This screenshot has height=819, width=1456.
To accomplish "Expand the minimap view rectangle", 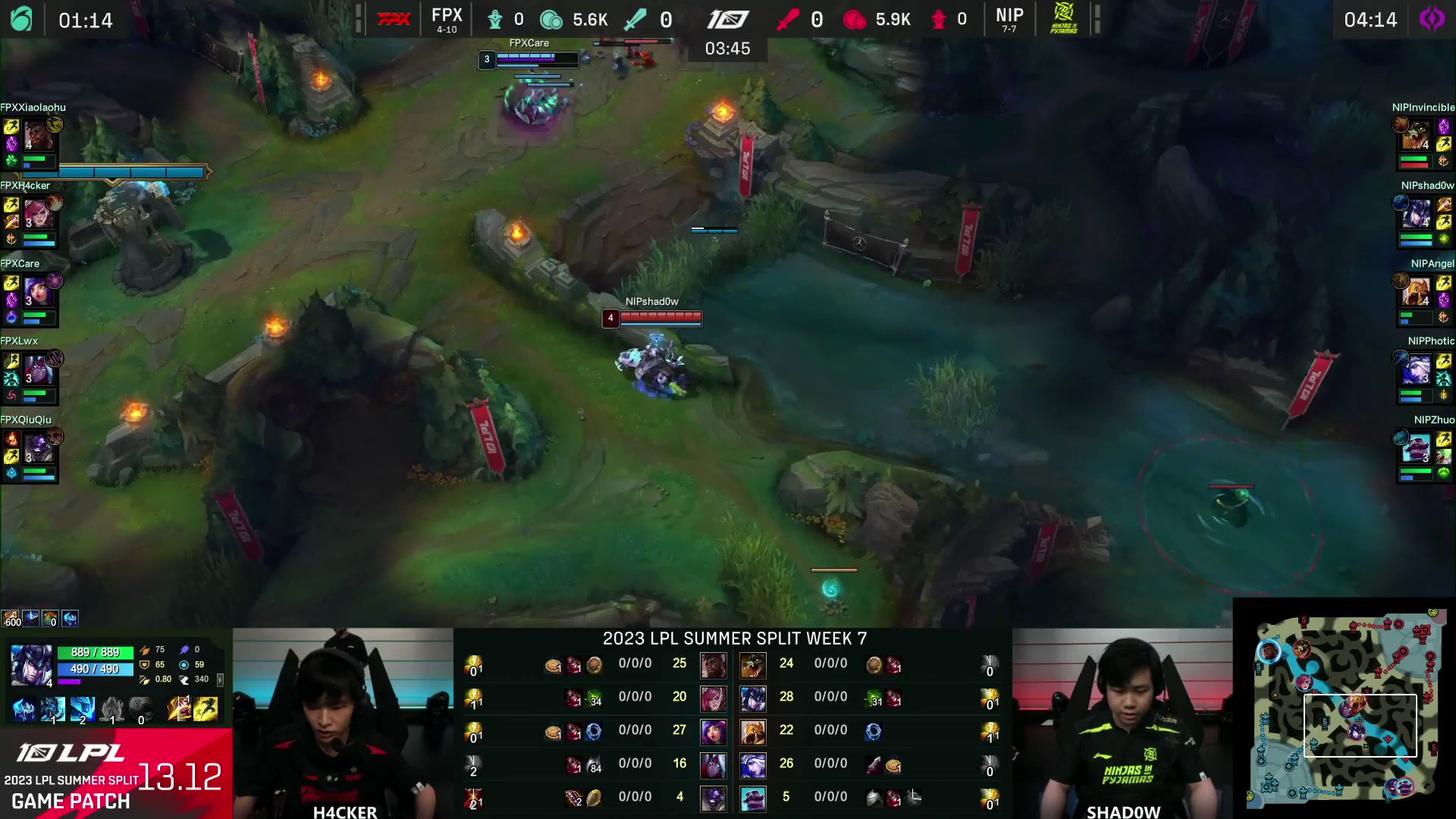I will (1360, 726).
